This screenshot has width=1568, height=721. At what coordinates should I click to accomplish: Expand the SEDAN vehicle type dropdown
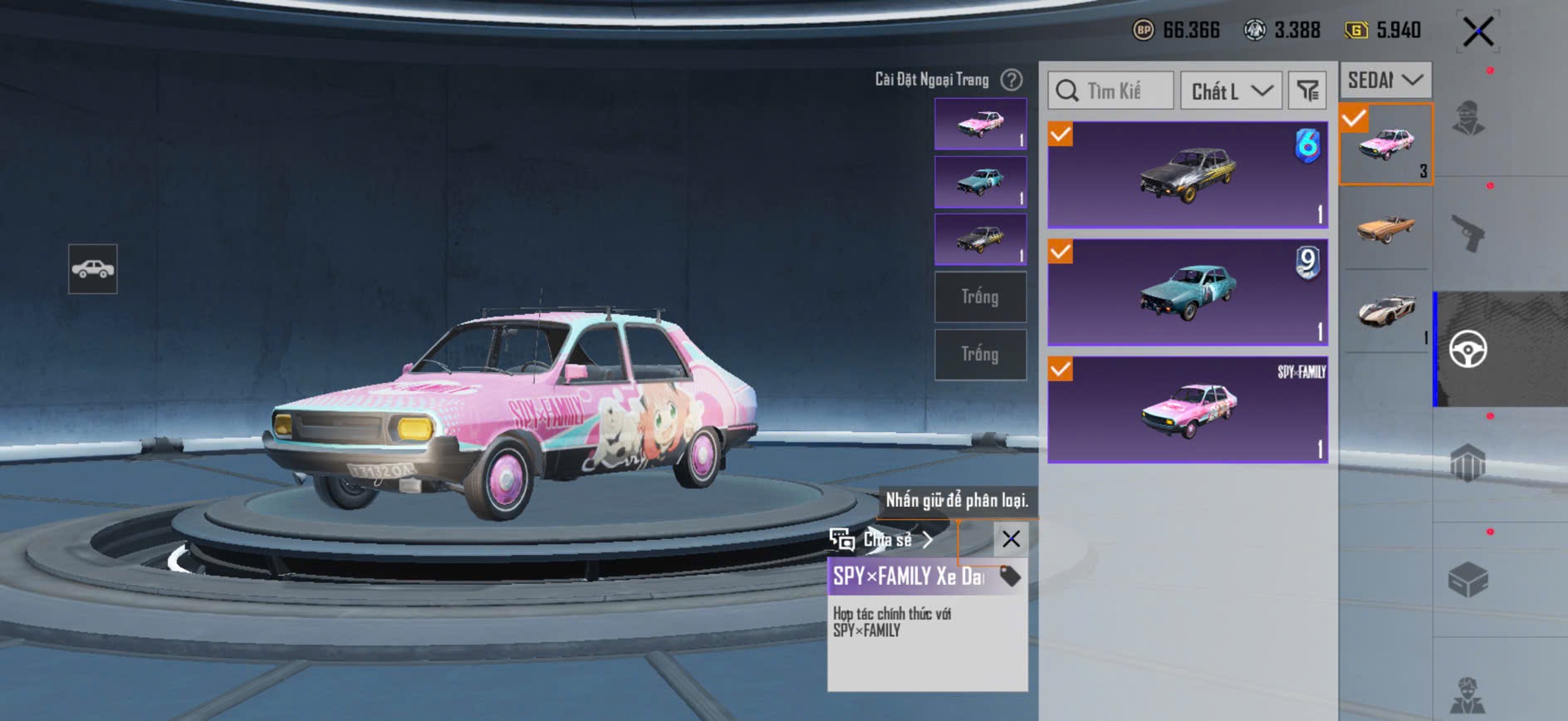tap(1385, 80)
